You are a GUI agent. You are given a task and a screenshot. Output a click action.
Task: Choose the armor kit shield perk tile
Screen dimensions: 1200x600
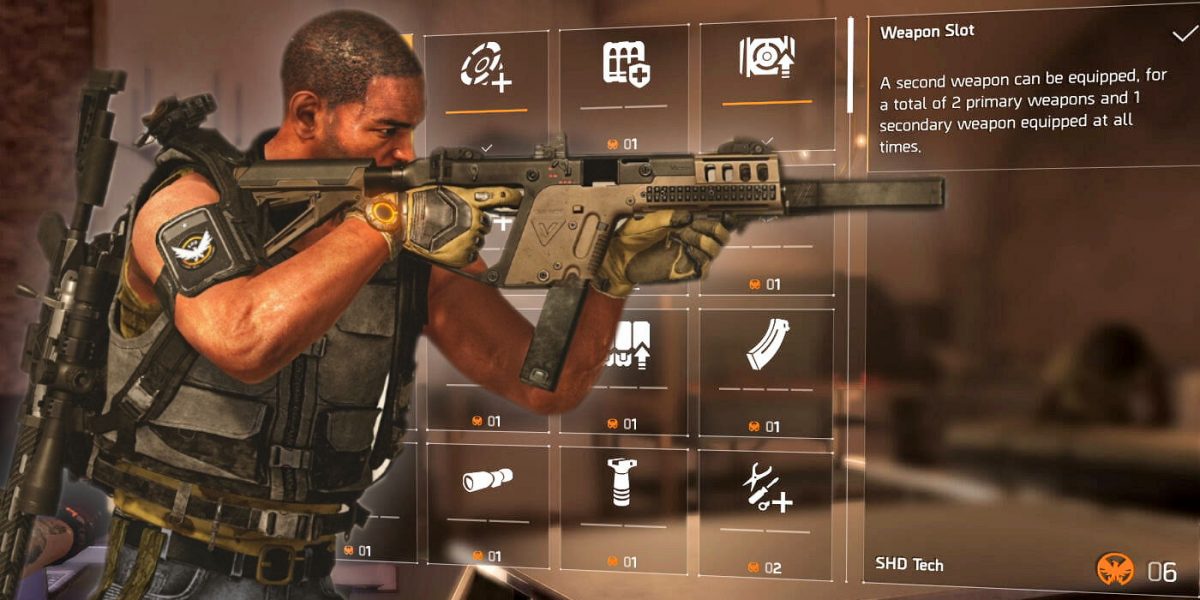pyautogui.click(x=624, y=66)
